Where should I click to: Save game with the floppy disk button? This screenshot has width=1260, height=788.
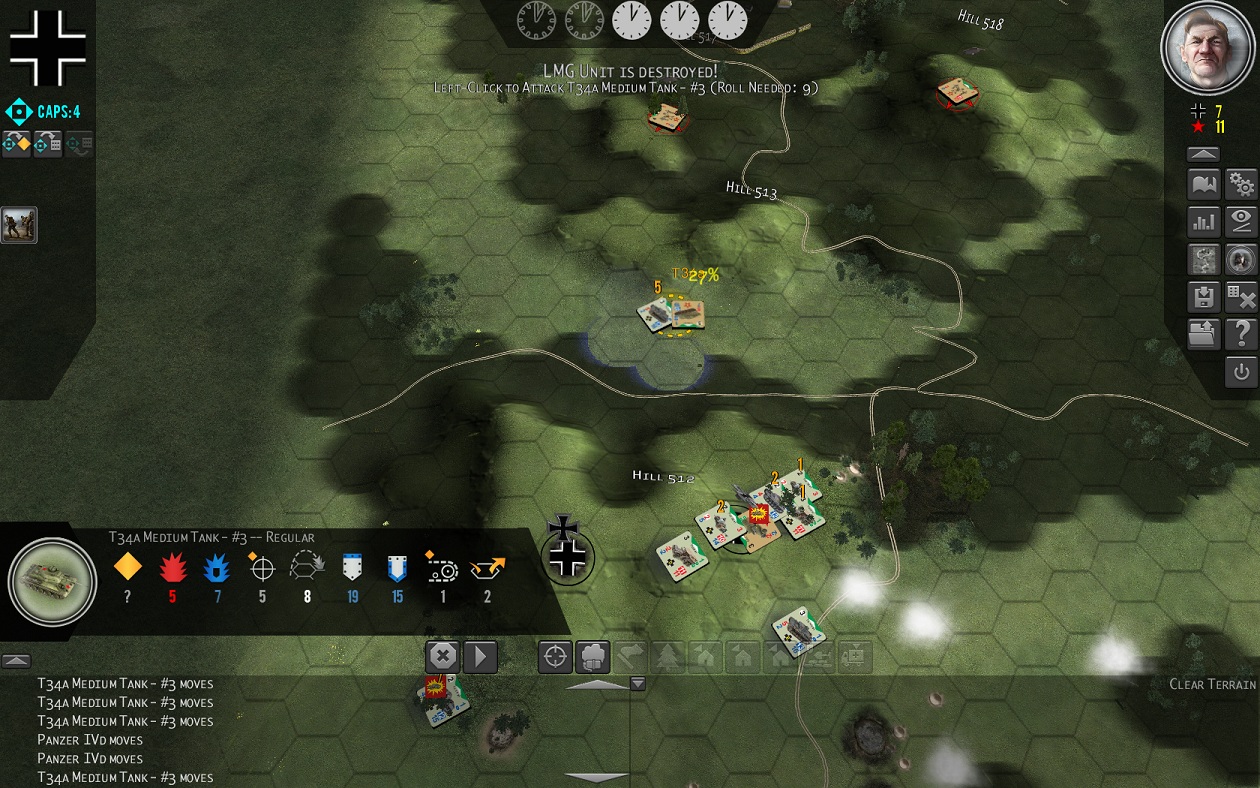click(1203, 297)
